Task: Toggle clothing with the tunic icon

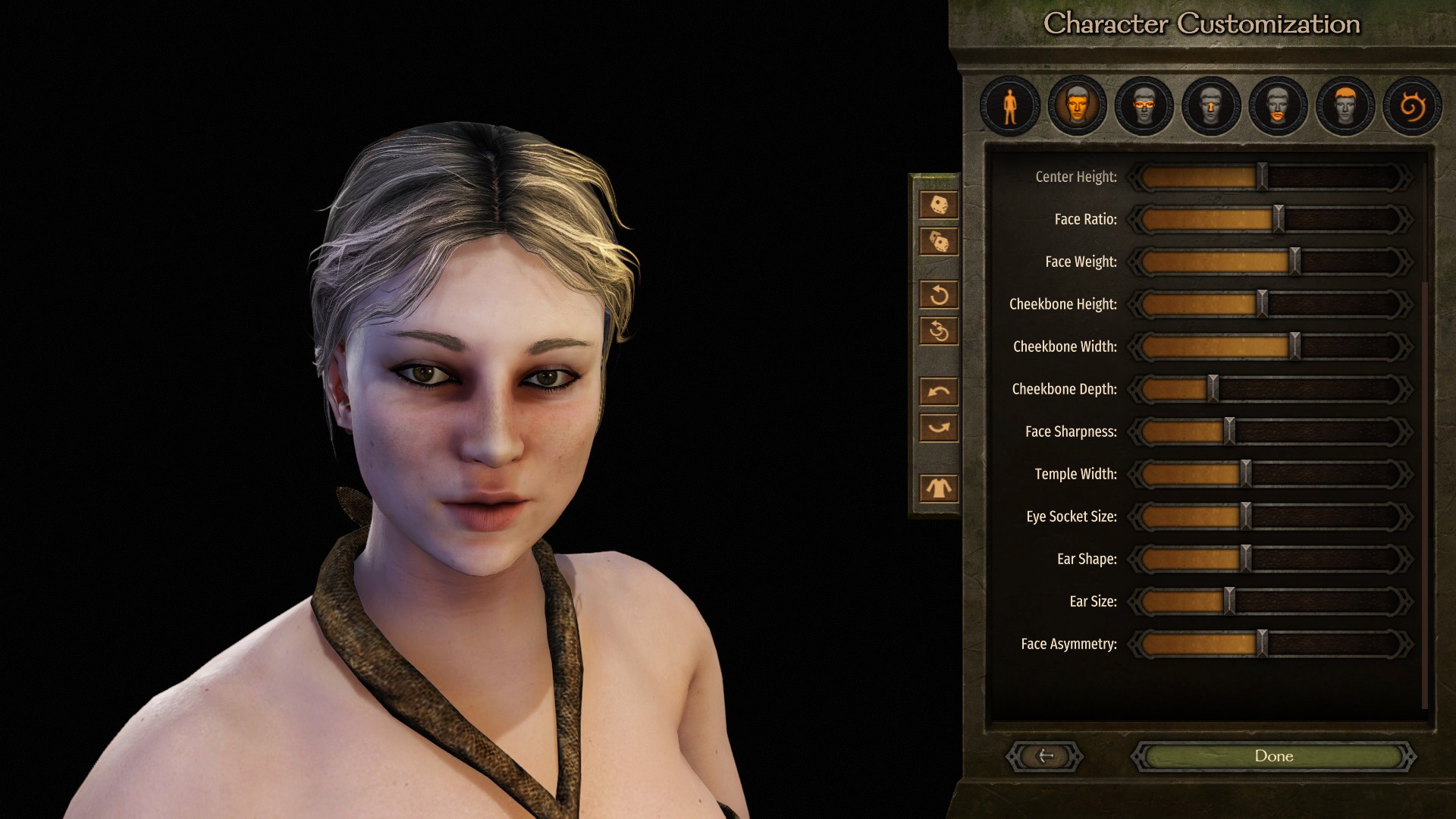Action: coord(939,488)
